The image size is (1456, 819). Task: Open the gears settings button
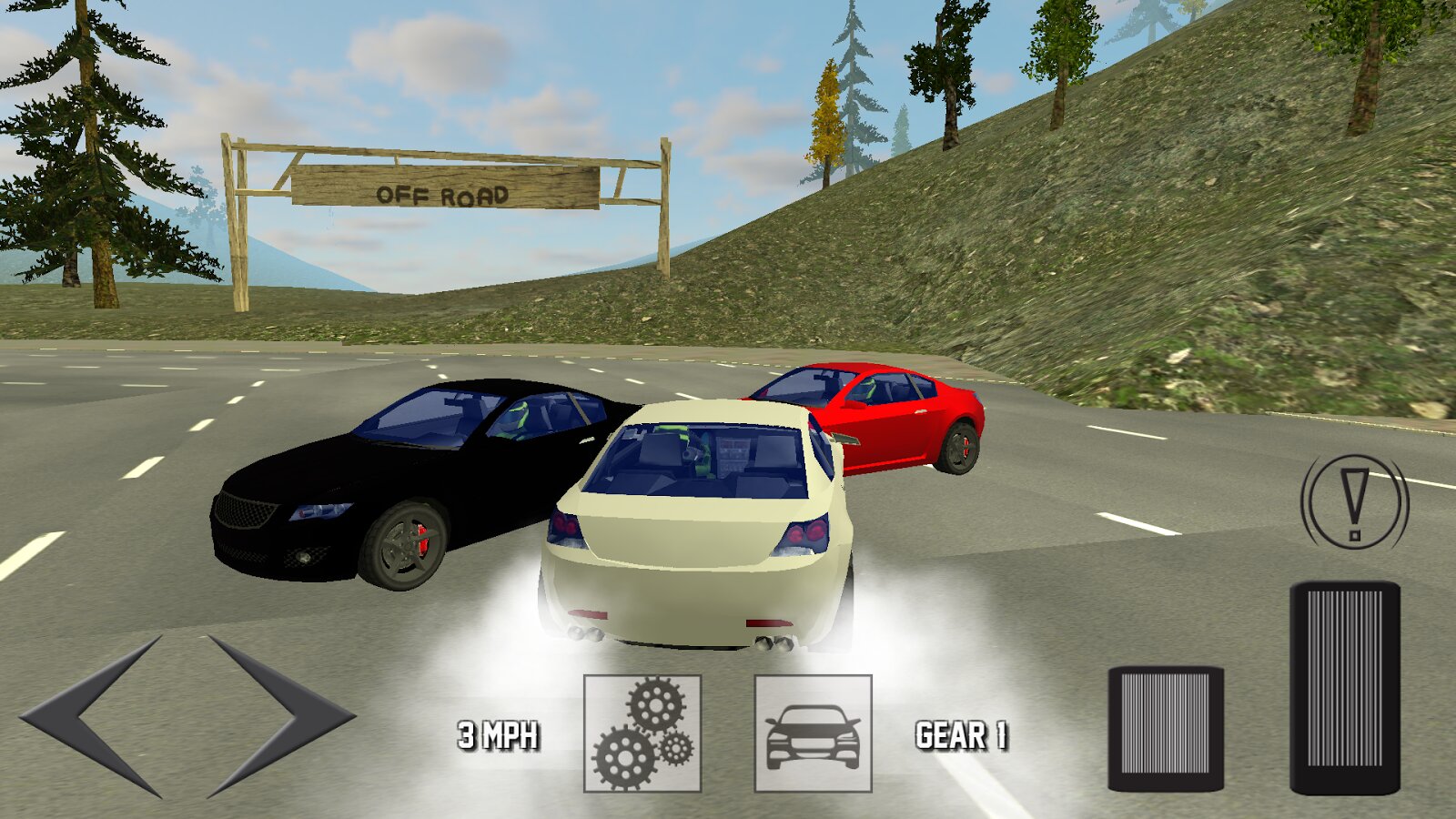(642, 733)
